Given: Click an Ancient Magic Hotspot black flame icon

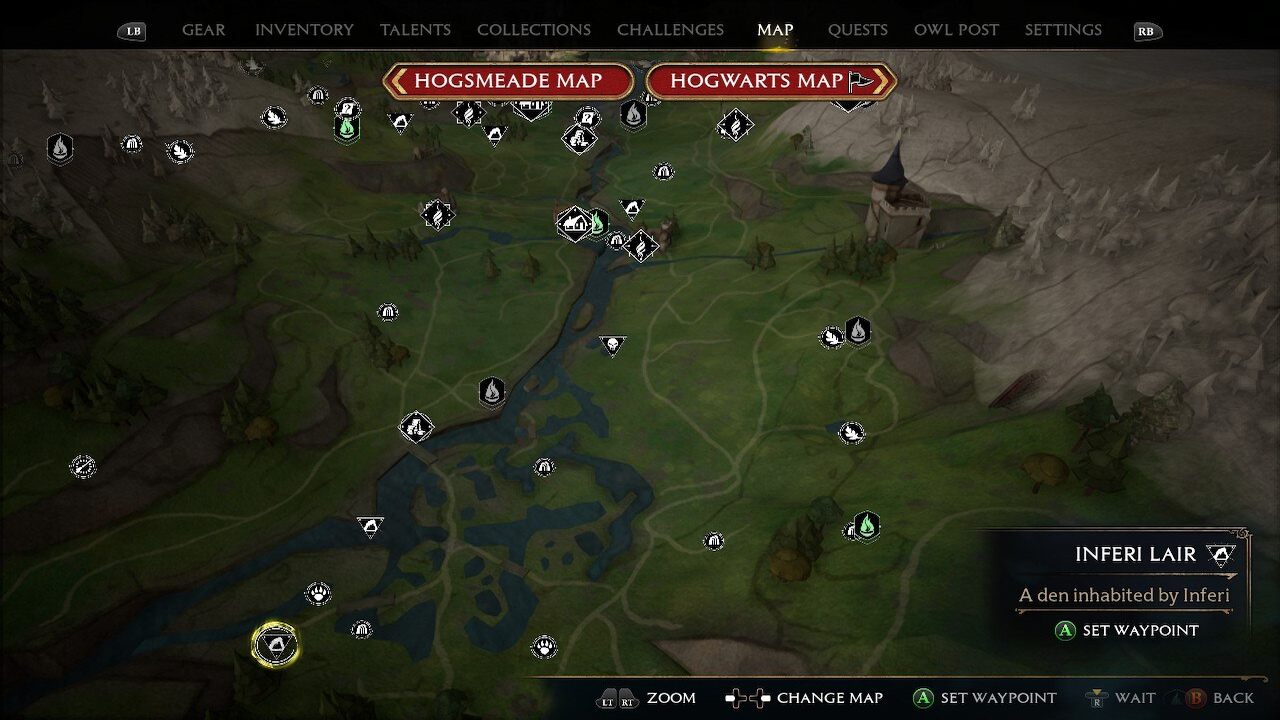Looking at the screenshot, I should (492, 393).
